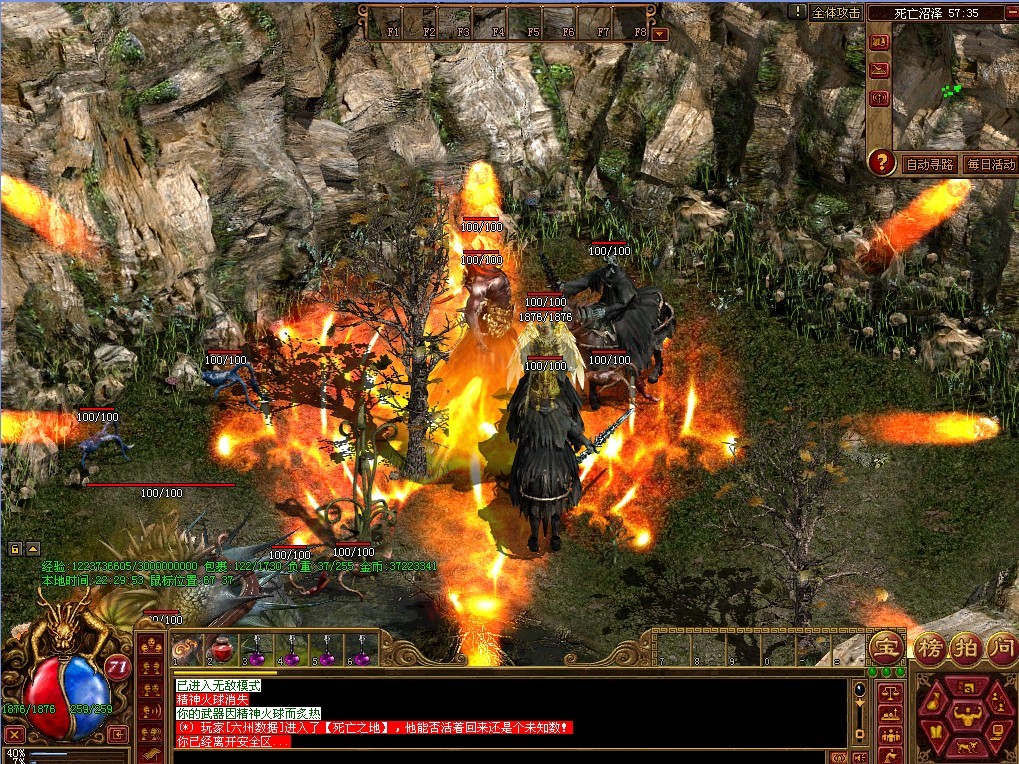
Task: Toggle the 全体攻击 attack mode button
Action: [836, 13]
